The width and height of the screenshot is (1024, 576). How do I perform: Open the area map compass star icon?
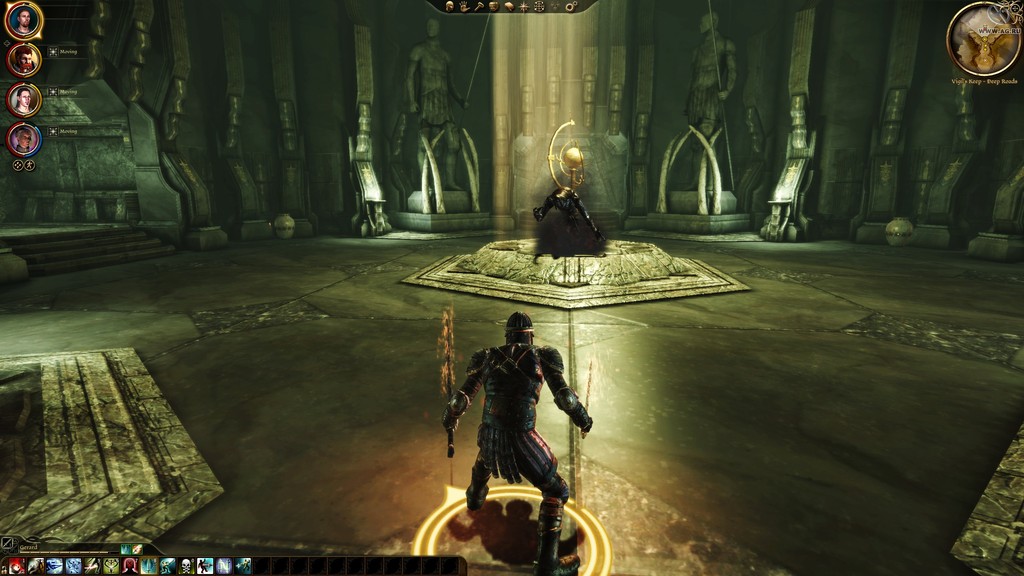[523, 6]
